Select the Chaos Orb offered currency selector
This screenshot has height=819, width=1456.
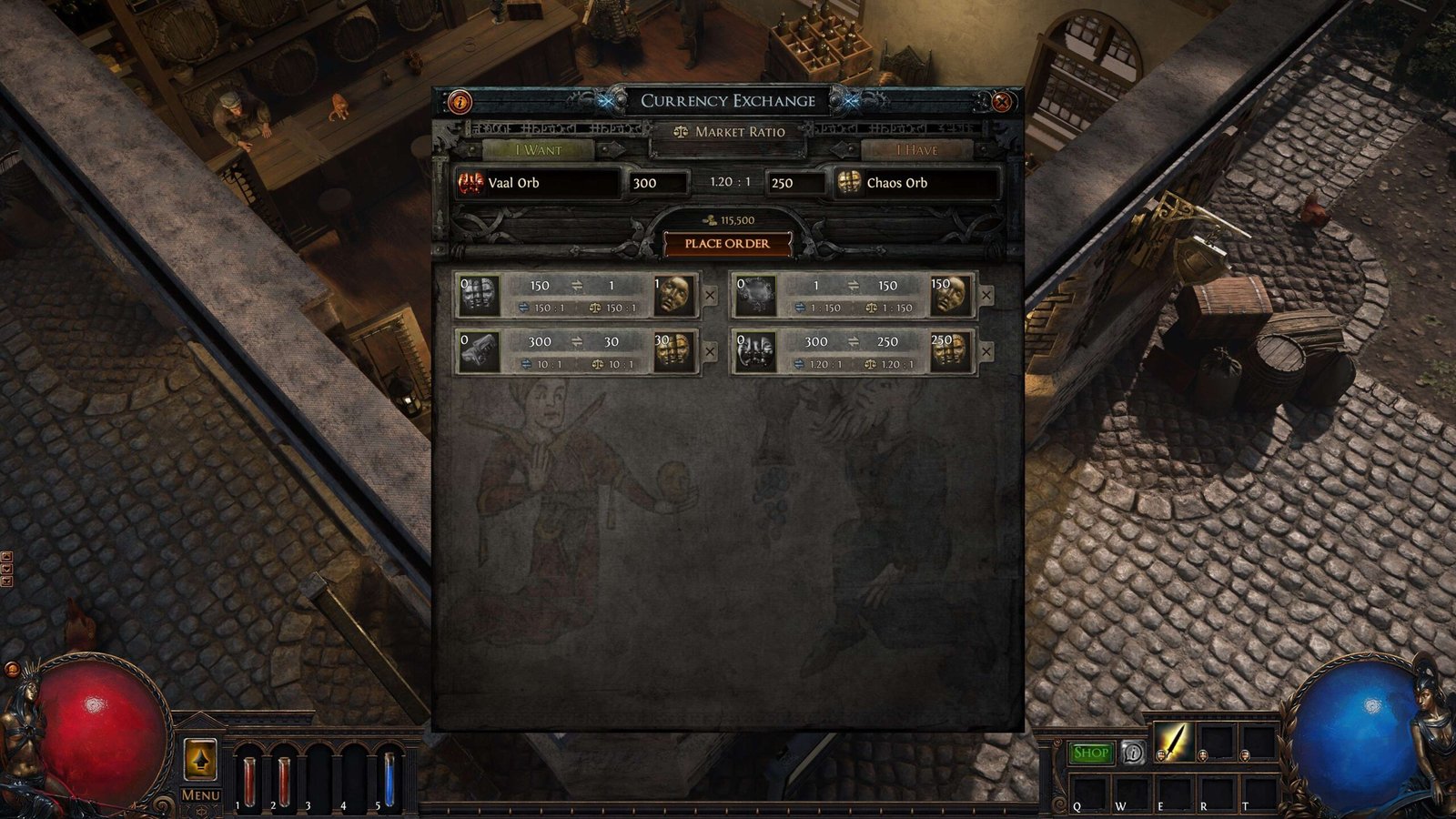(917, 183)
